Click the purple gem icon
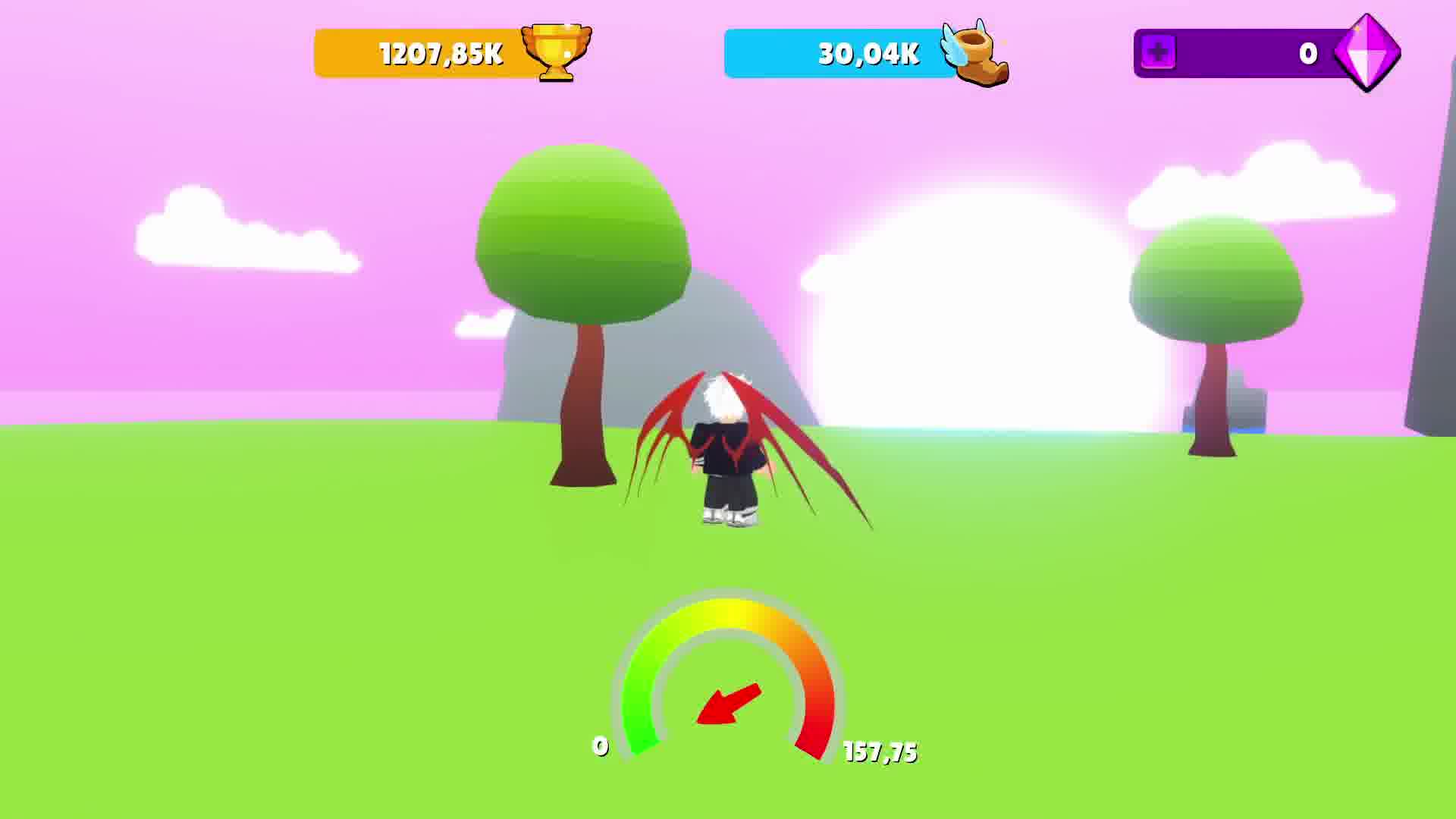Screen dimensions: 1456x819 click(1369, 52)
